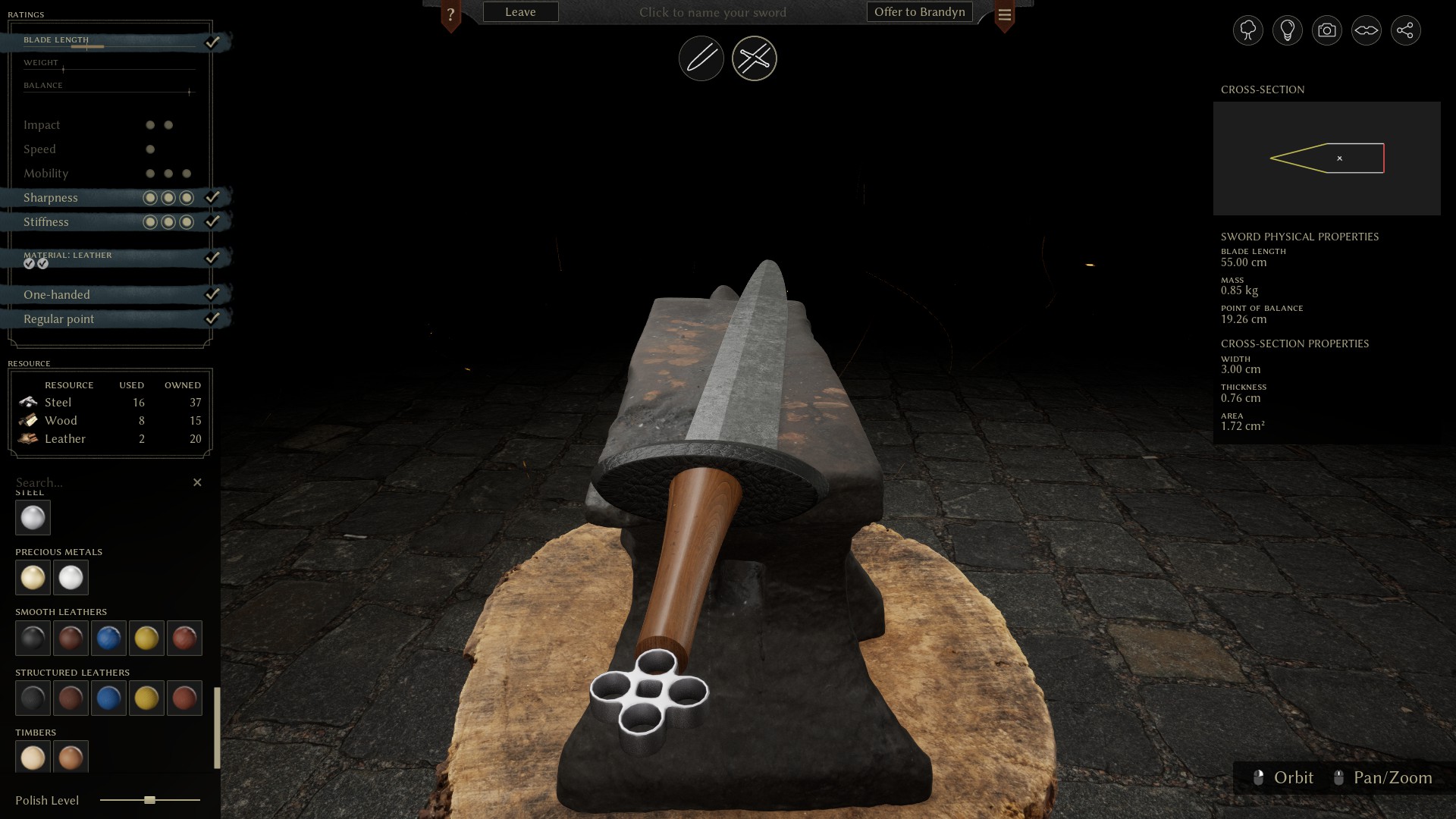Offer the sword to Brandyn
Image resolution: width=1456 pixels, height=819 pixels.
pos(919,12)
